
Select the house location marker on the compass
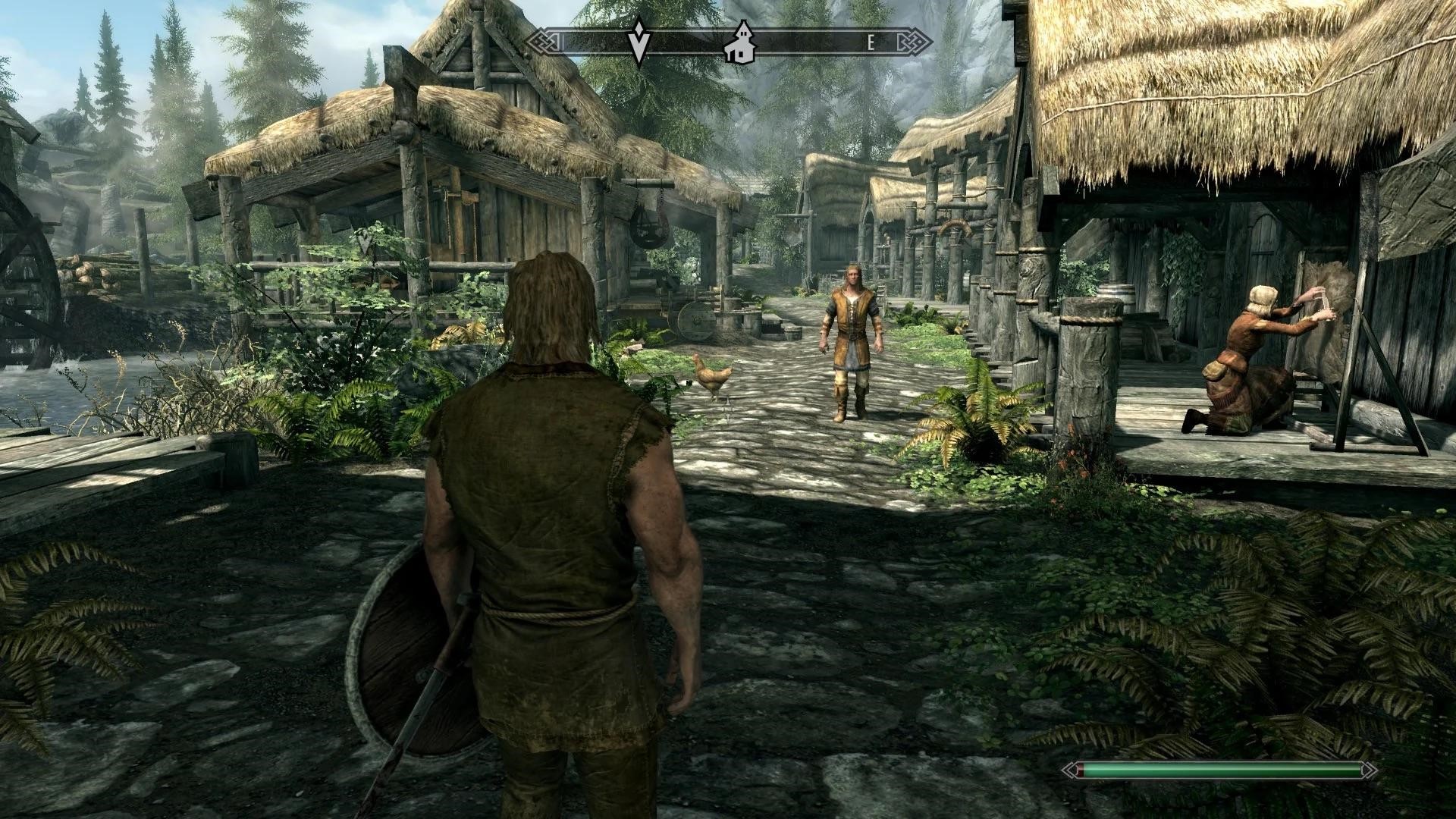click(738, 44)
